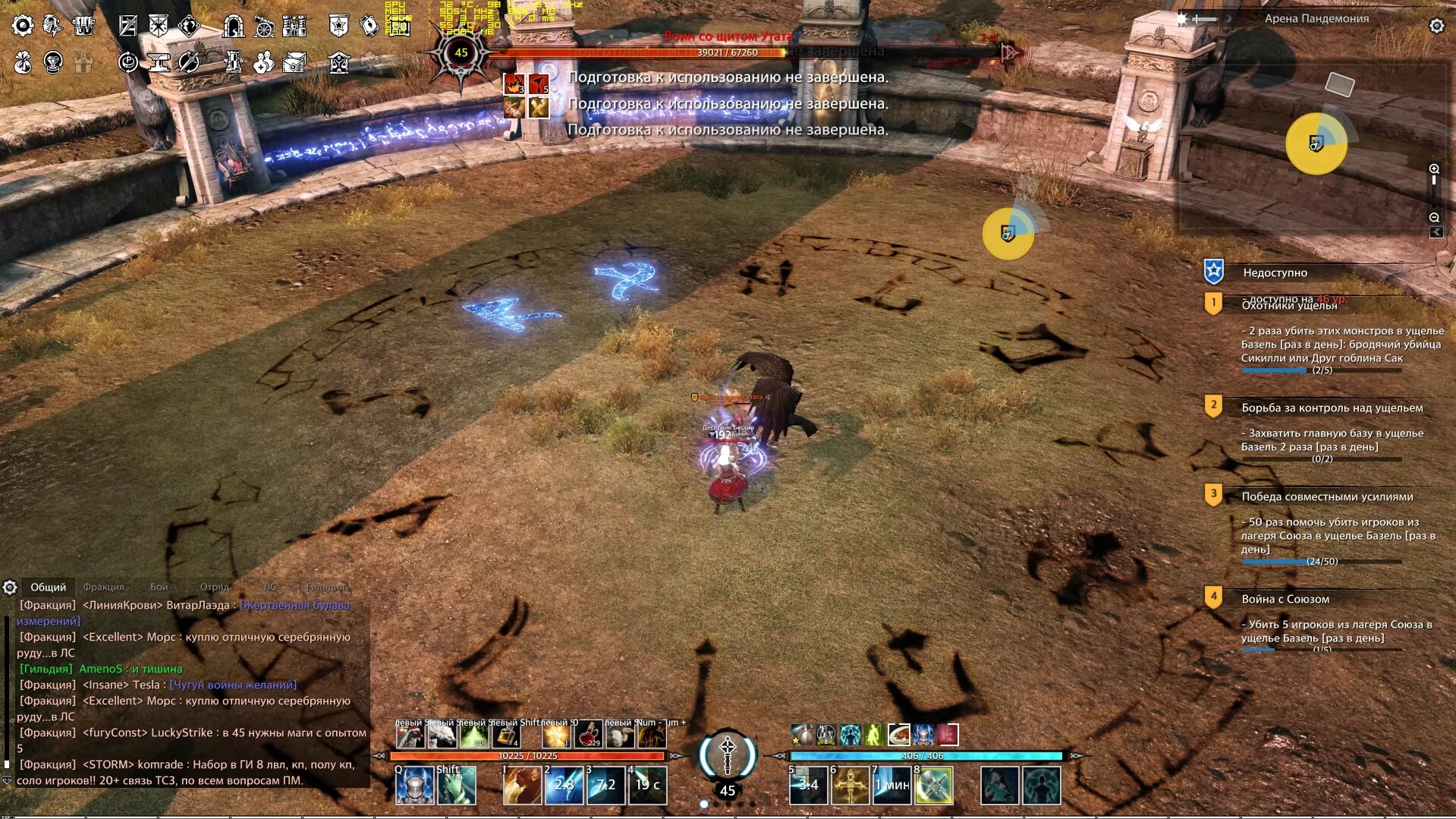Open the character knight helmet icon
The height and width of the screenshot is (819, 1456).
(x=52, y=25)
